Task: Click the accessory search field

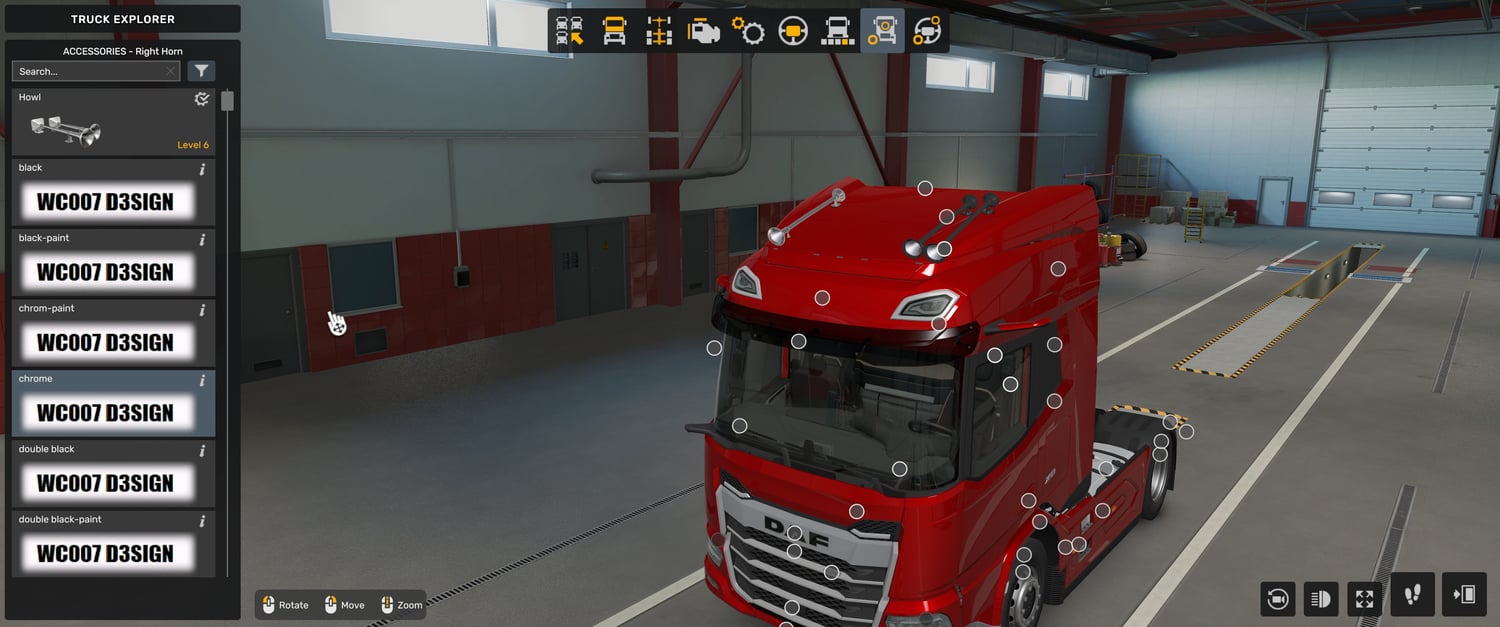Action: pyautogui.click(x=88, y=71)
